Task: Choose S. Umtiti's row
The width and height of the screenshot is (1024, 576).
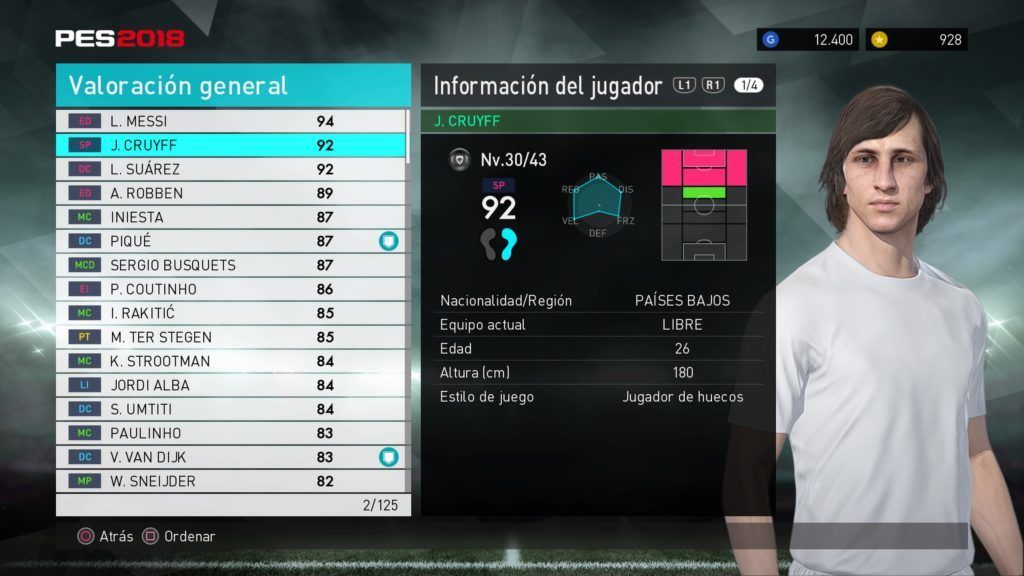Action: [232, 409]
